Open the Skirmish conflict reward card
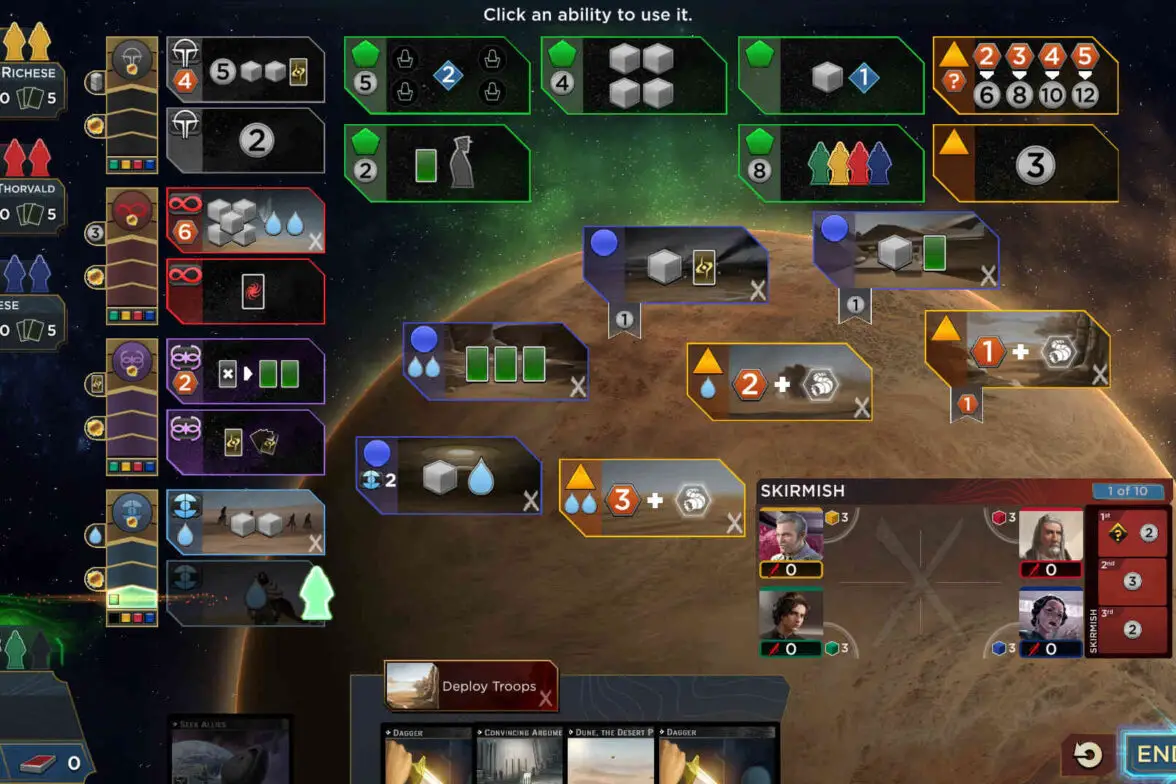The width and height of the screenshot is (1176, 784). tap(1133, 582)
